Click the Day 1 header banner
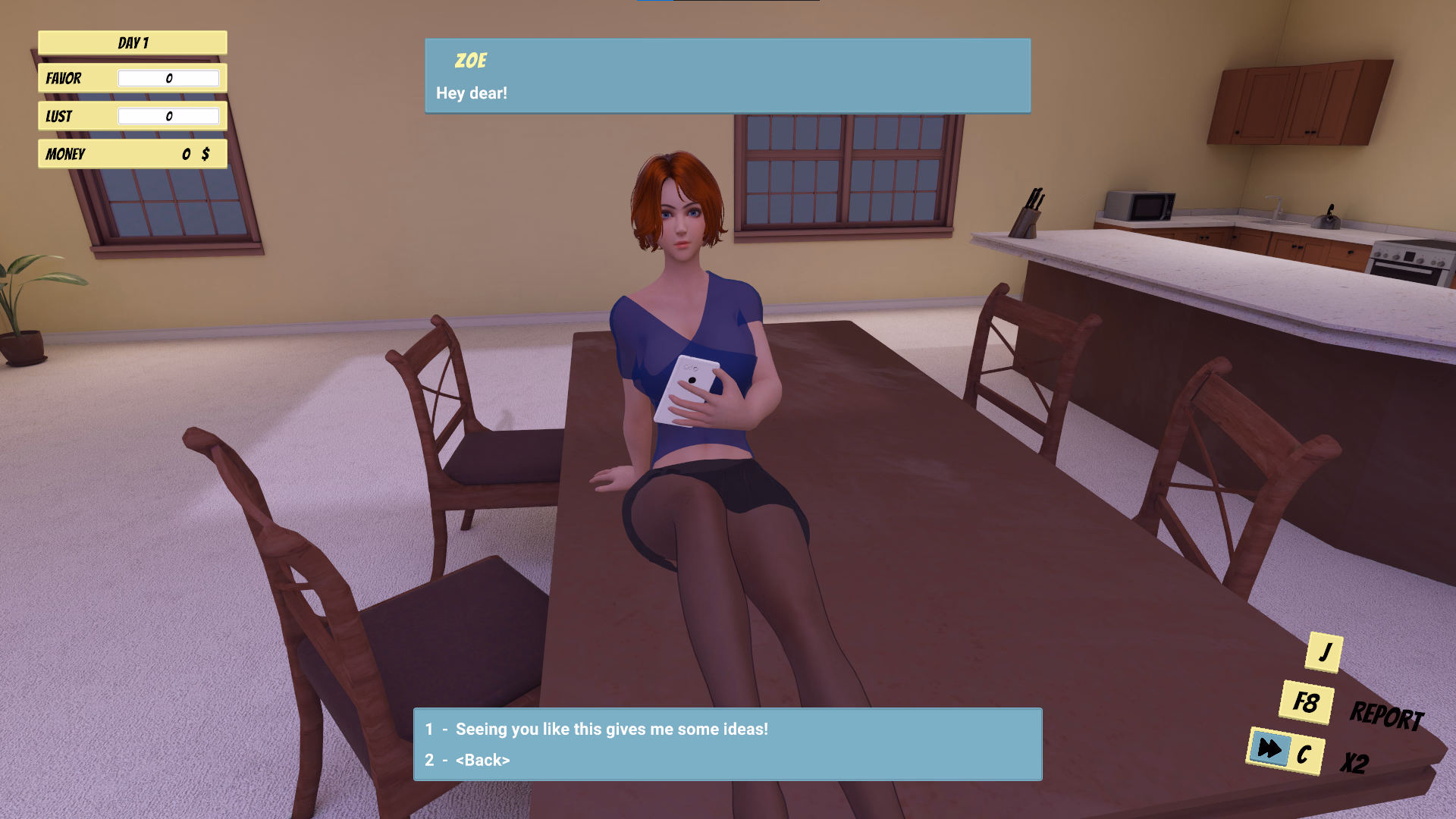1456x819 pixels. [x=132, y=42]
